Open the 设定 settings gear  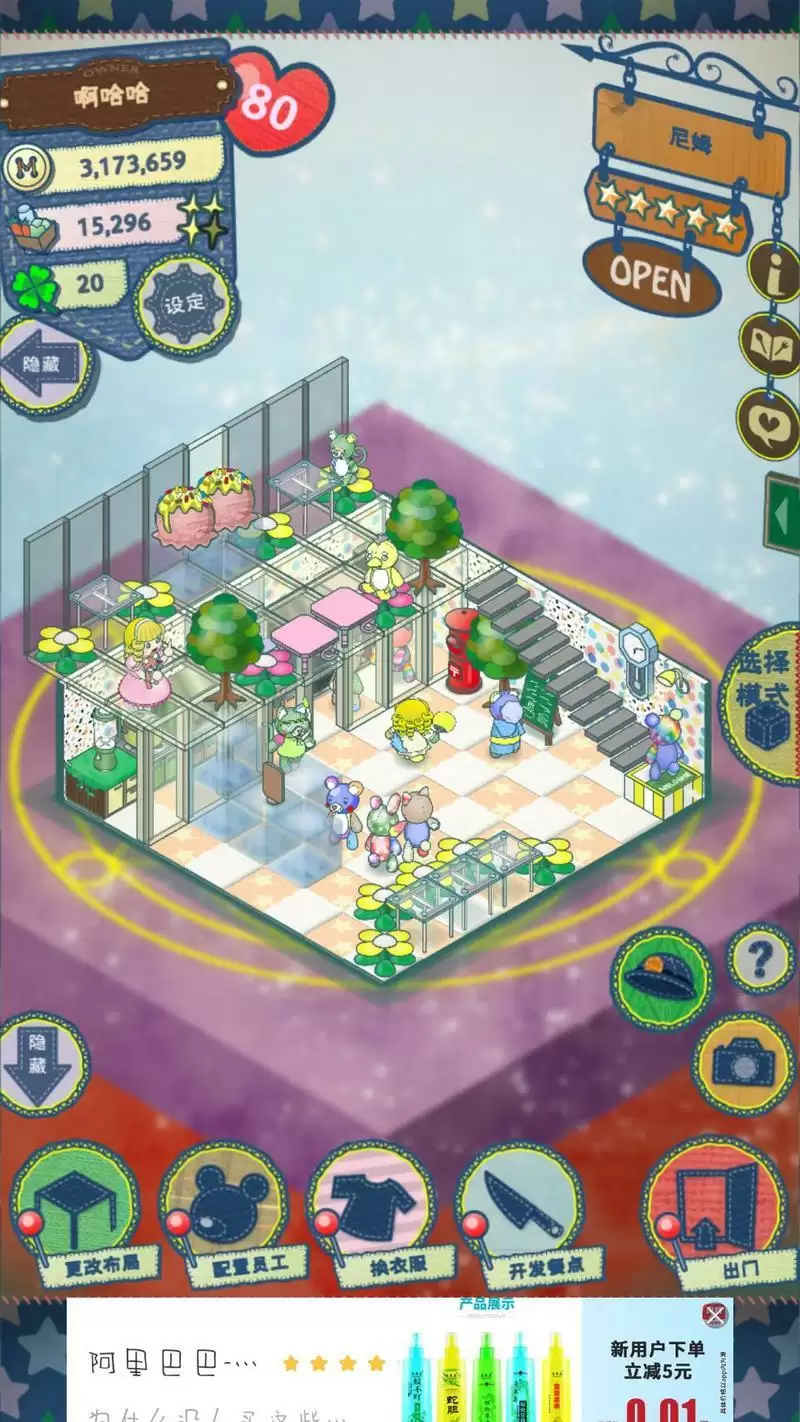click(x=185, y=303)
